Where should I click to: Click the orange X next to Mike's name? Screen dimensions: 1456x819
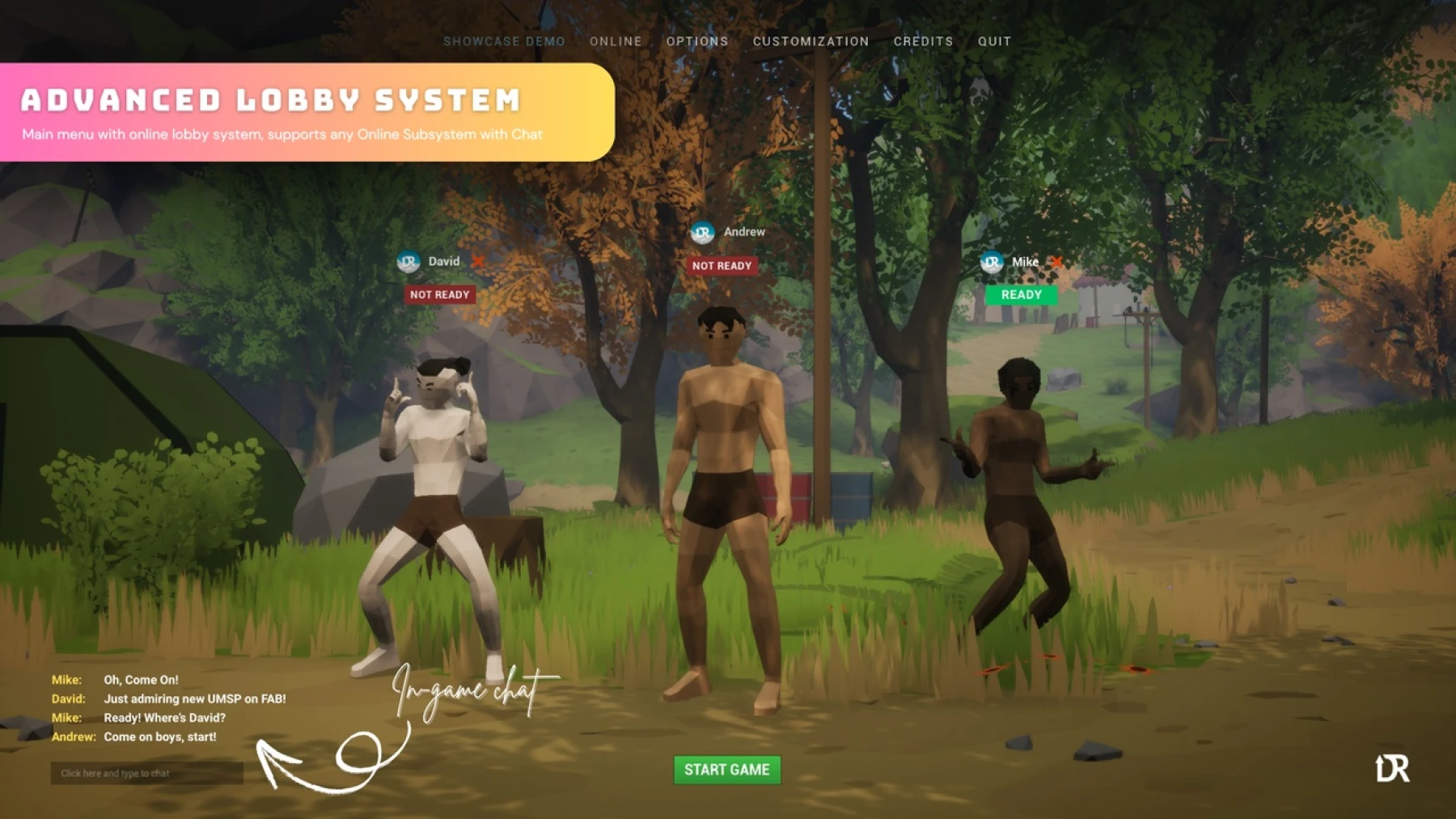pyautogui.click(x=1056, y=262)
